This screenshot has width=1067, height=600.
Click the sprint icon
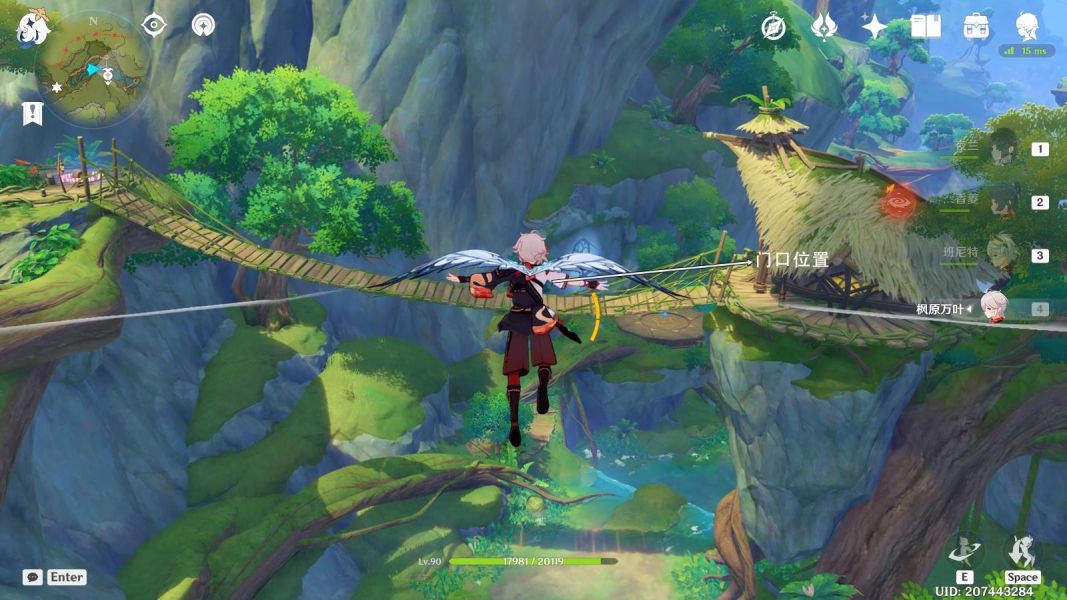(x=1021, y=551)
